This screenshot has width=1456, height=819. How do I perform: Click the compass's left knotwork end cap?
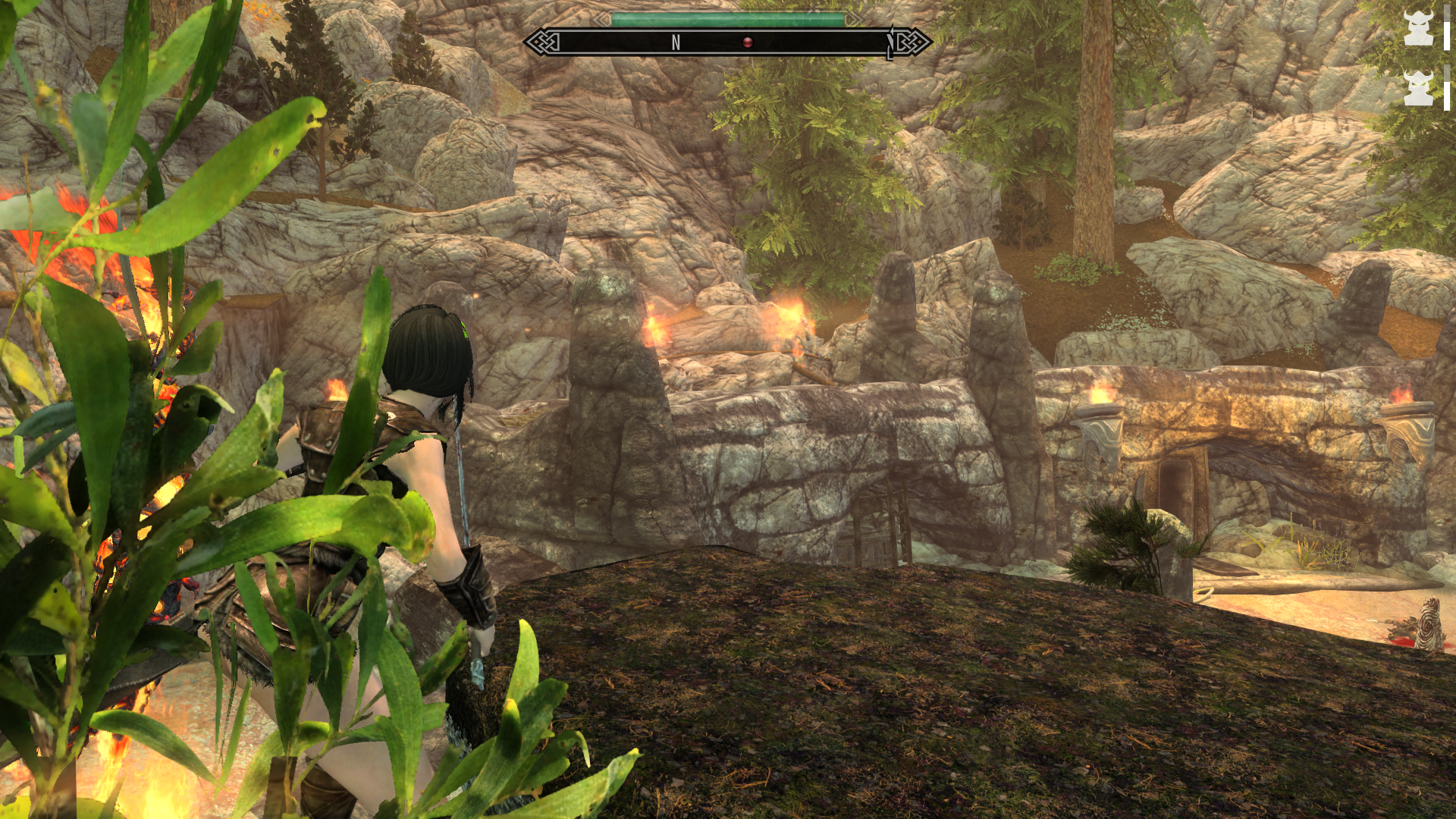[543, 42]
